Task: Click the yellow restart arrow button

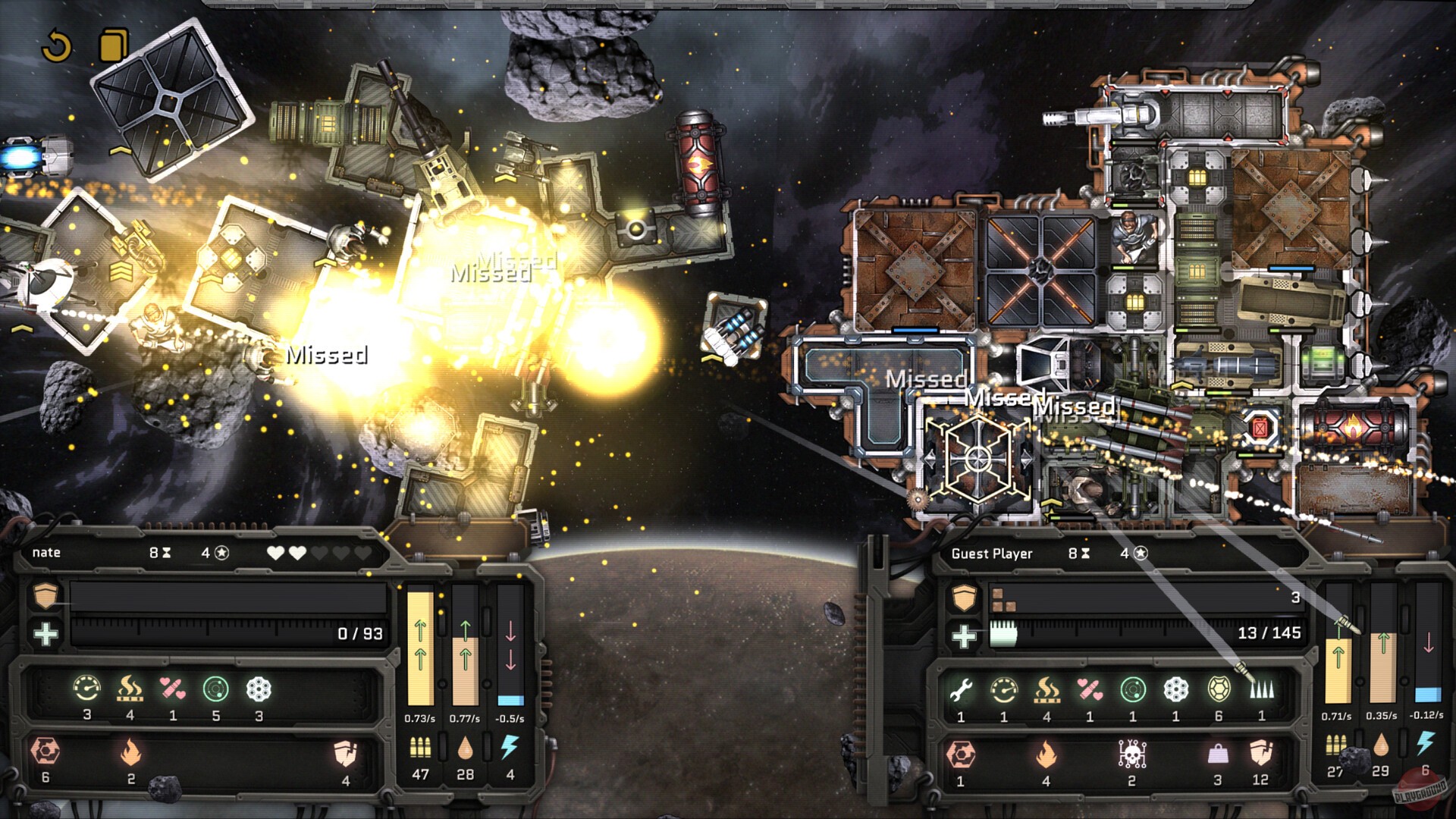Action: point(56,46)
